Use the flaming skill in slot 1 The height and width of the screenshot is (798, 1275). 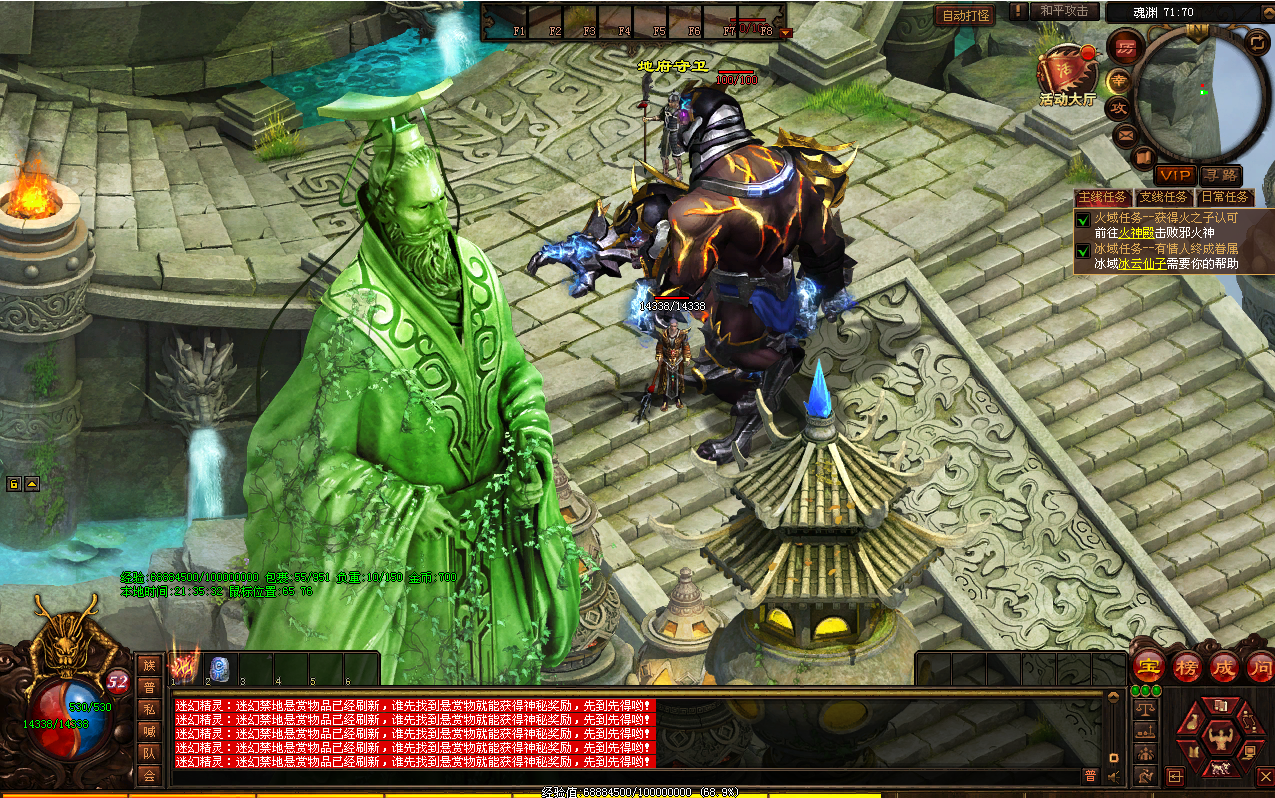point(185,668)
